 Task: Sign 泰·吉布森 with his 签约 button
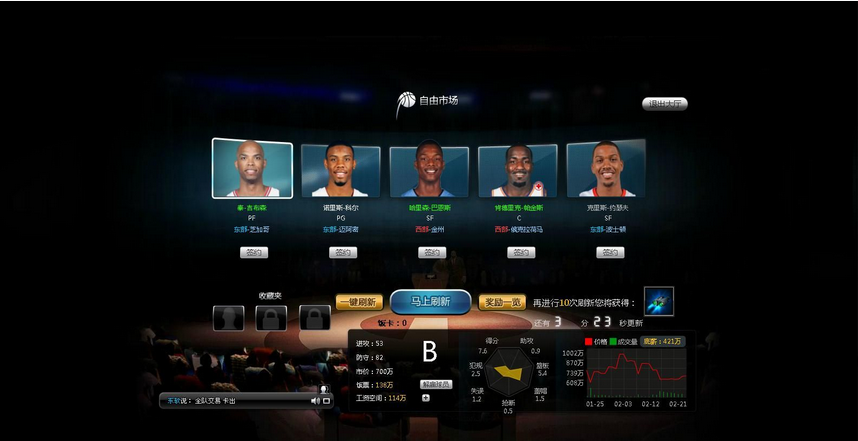click(x=253, y=253)
